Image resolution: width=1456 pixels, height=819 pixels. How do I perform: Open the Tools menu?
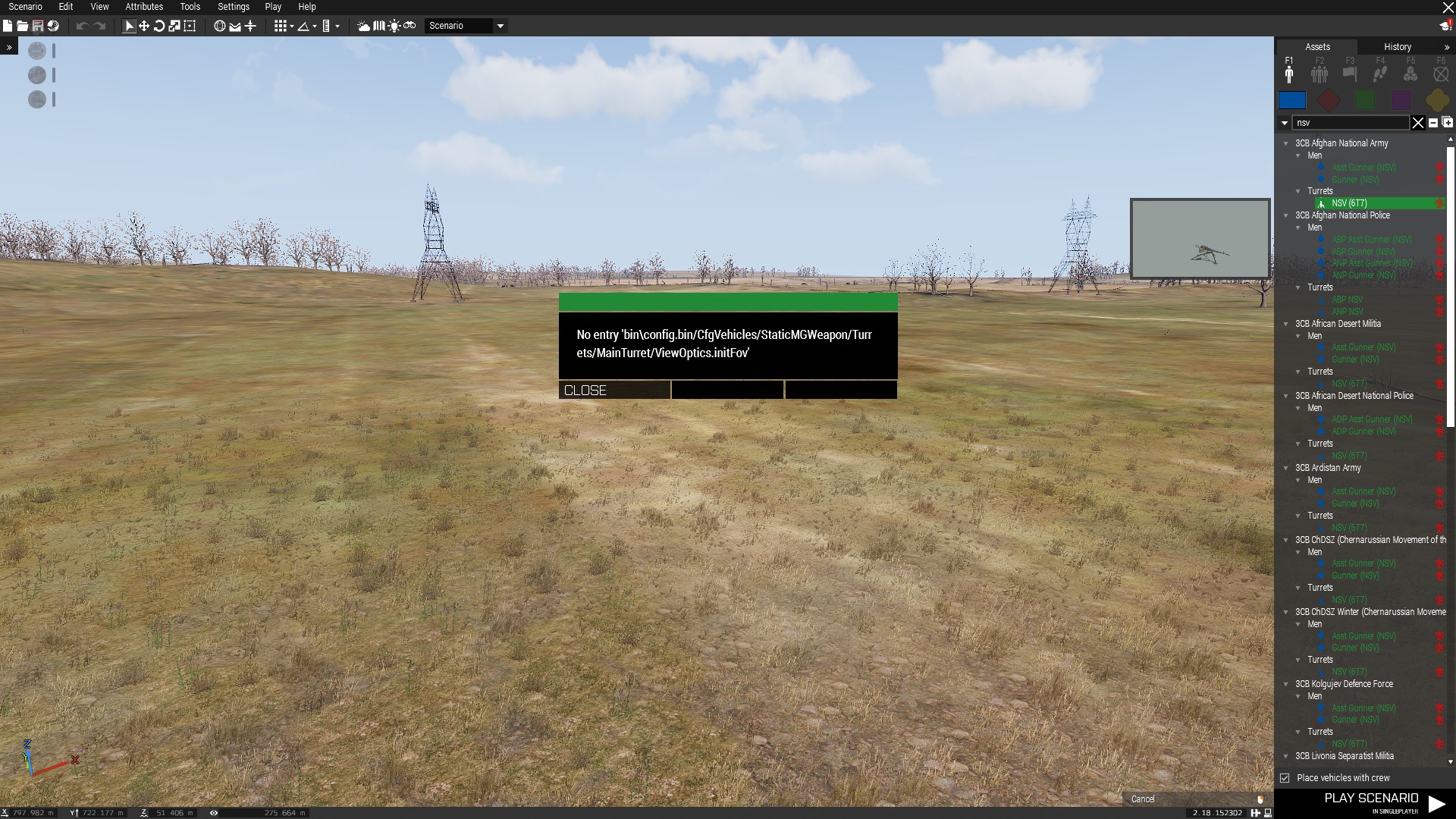click(x=190, y=7)
